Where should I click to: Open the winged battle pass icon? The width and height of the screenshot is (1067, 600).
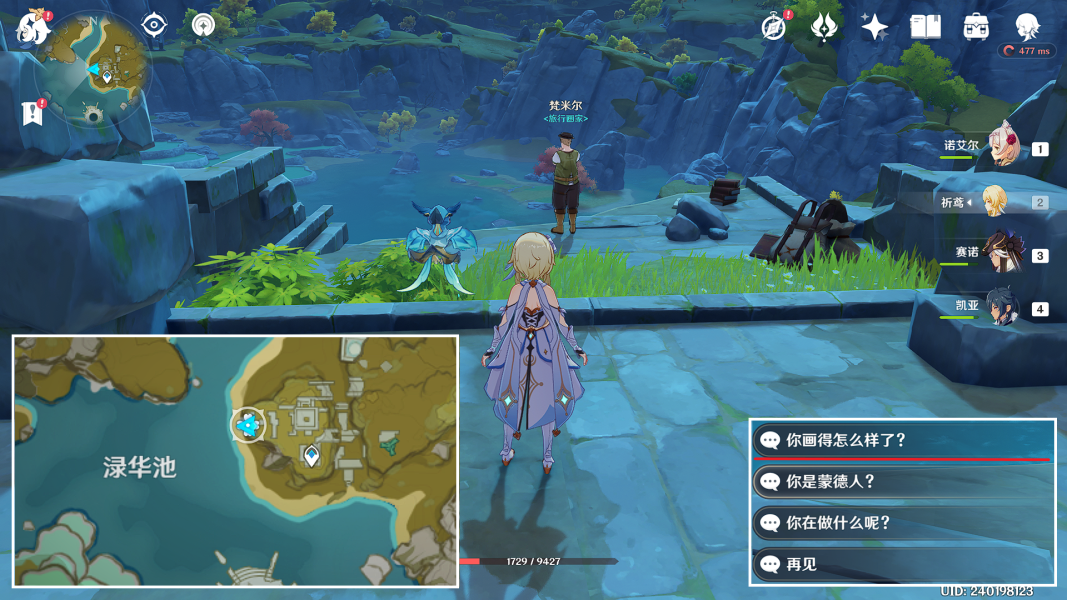tap(825, 27)
